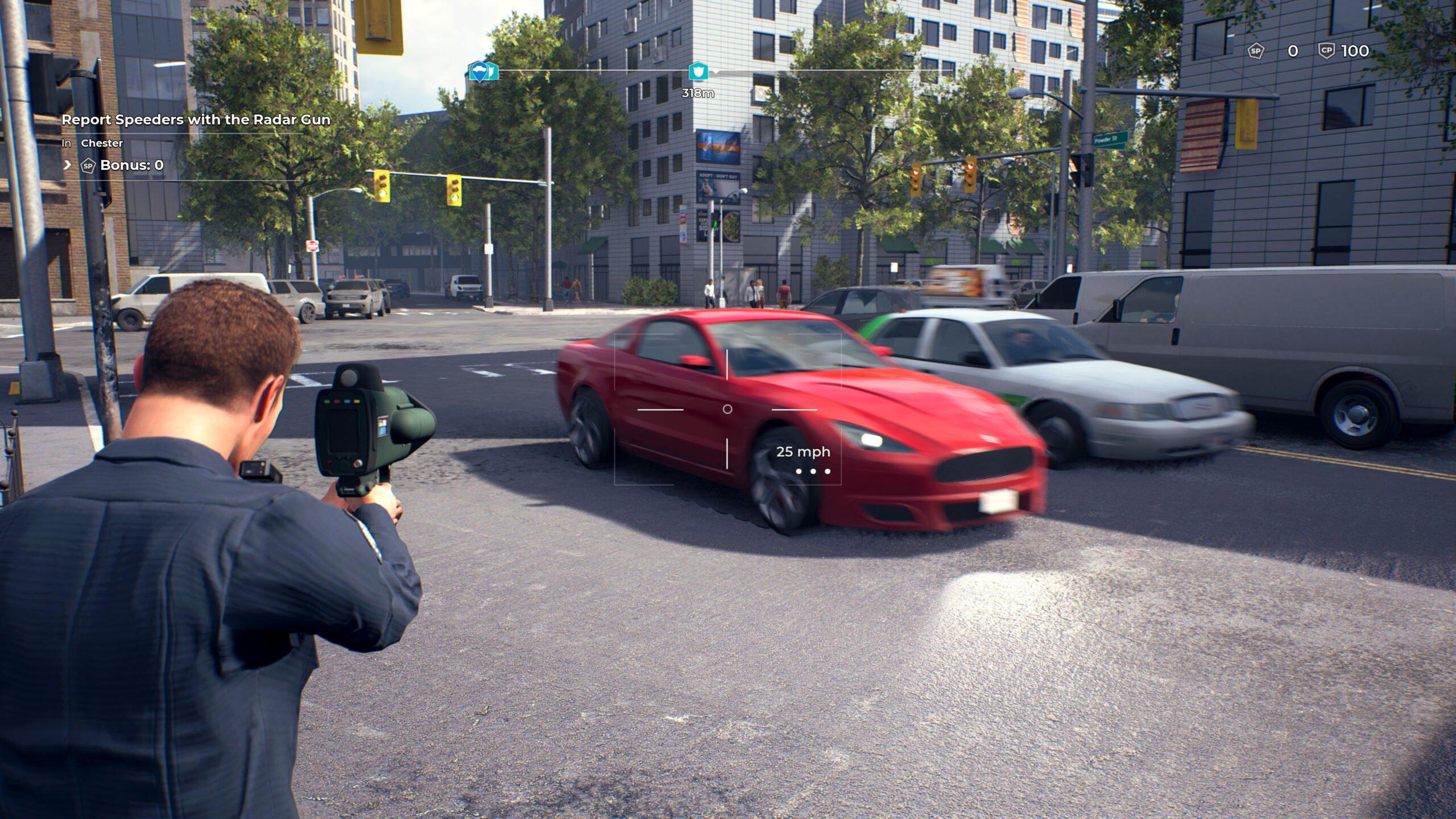Click the SP points icon

pyautogui.click(x=1256, y=51)
